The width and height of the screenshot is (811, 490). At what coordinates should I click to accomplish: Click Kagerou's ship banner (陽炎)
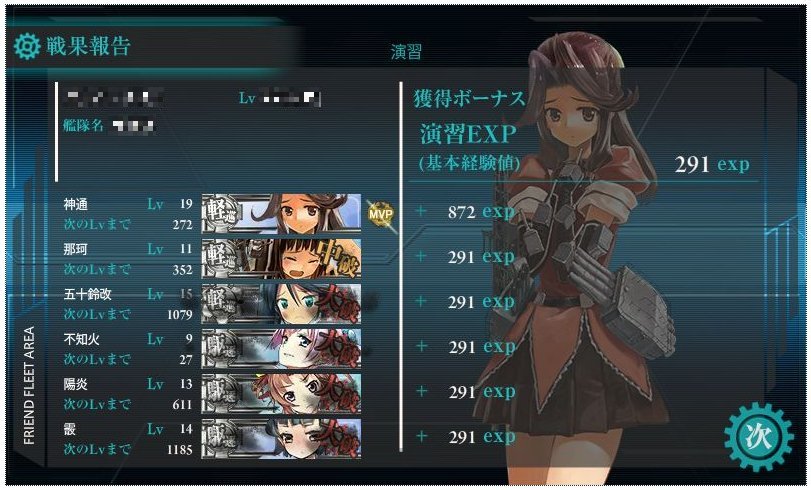coord(281,392)
